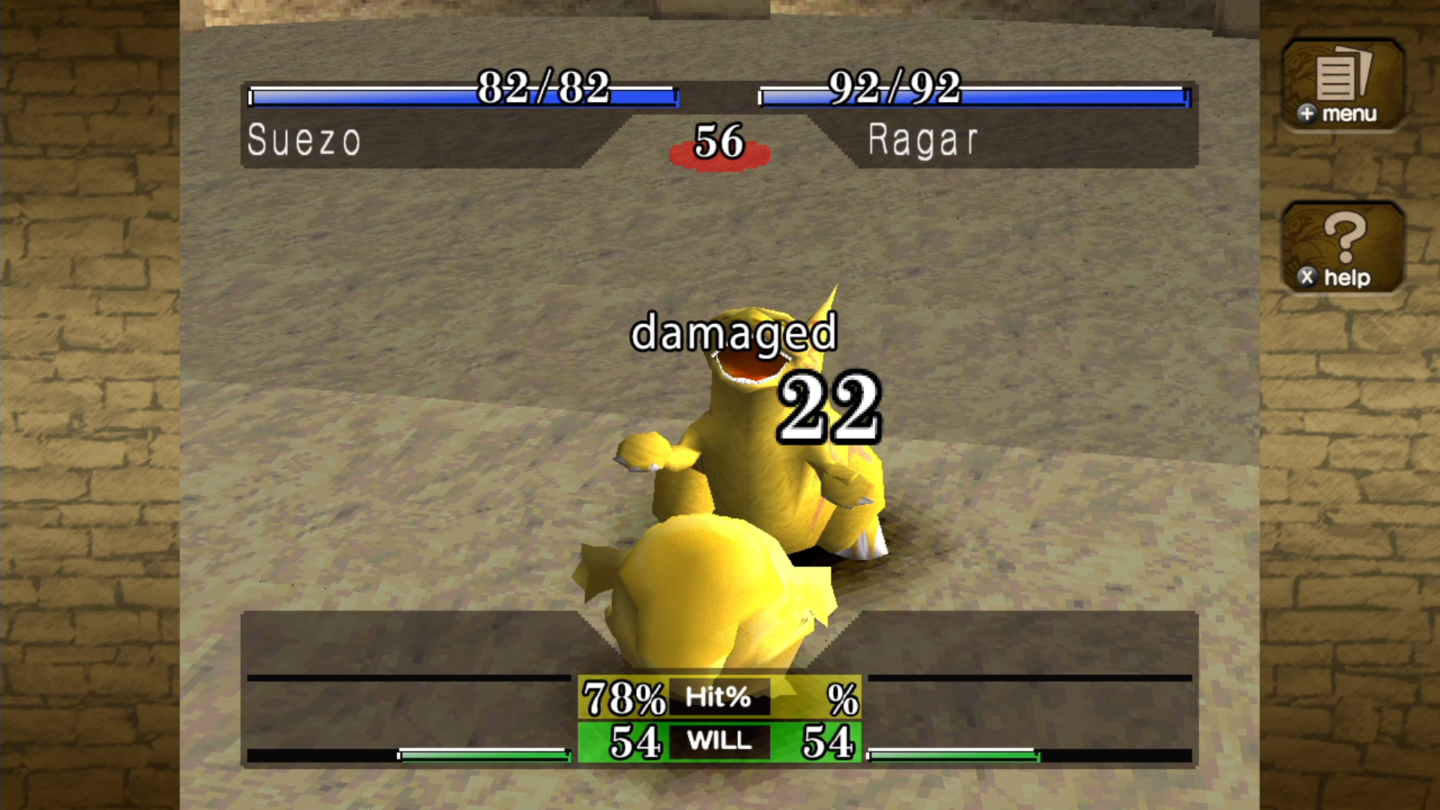Screen dimensions: 1440x810
Task: Select the name label Ragar
Action: tap(922, 140)
